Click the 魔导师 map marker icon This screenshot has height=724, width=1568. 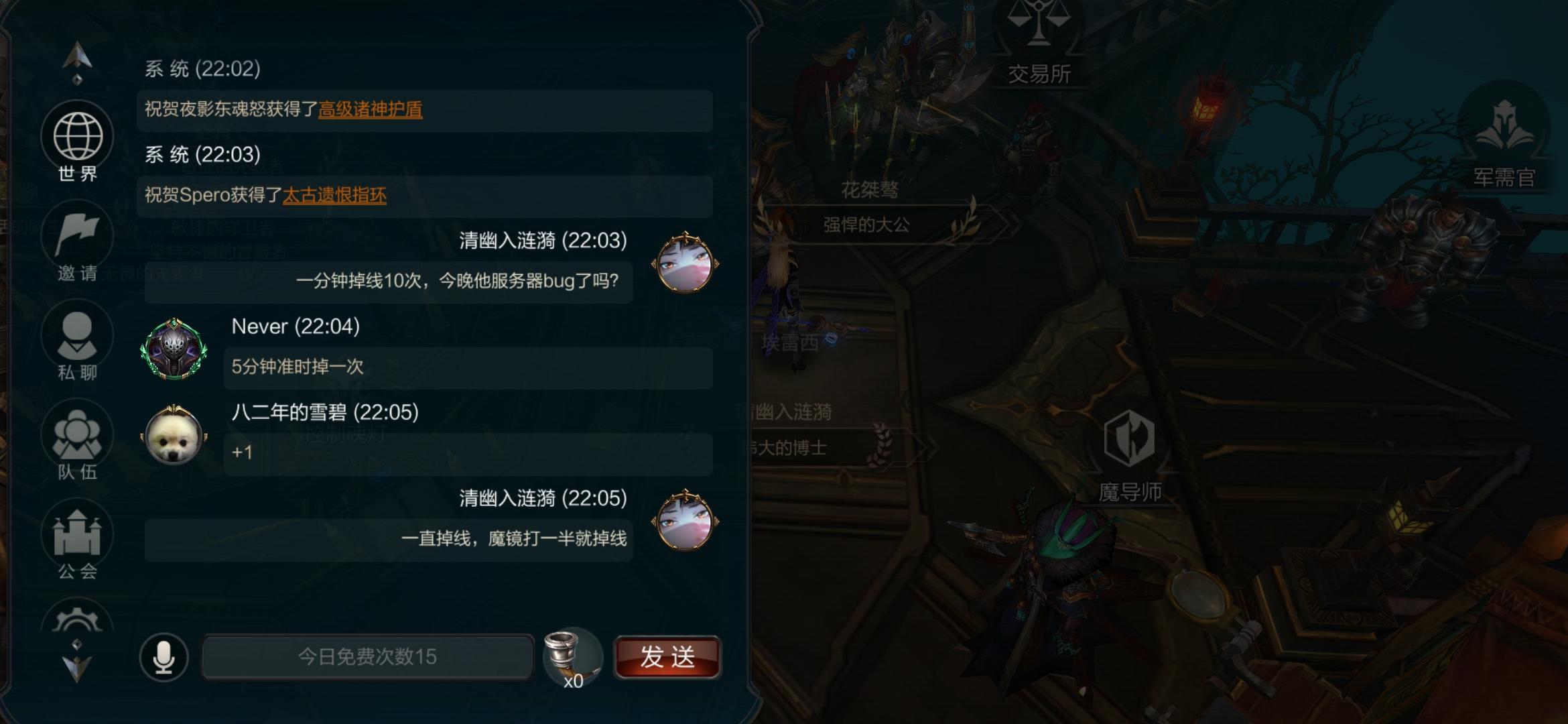[1131, 439]
